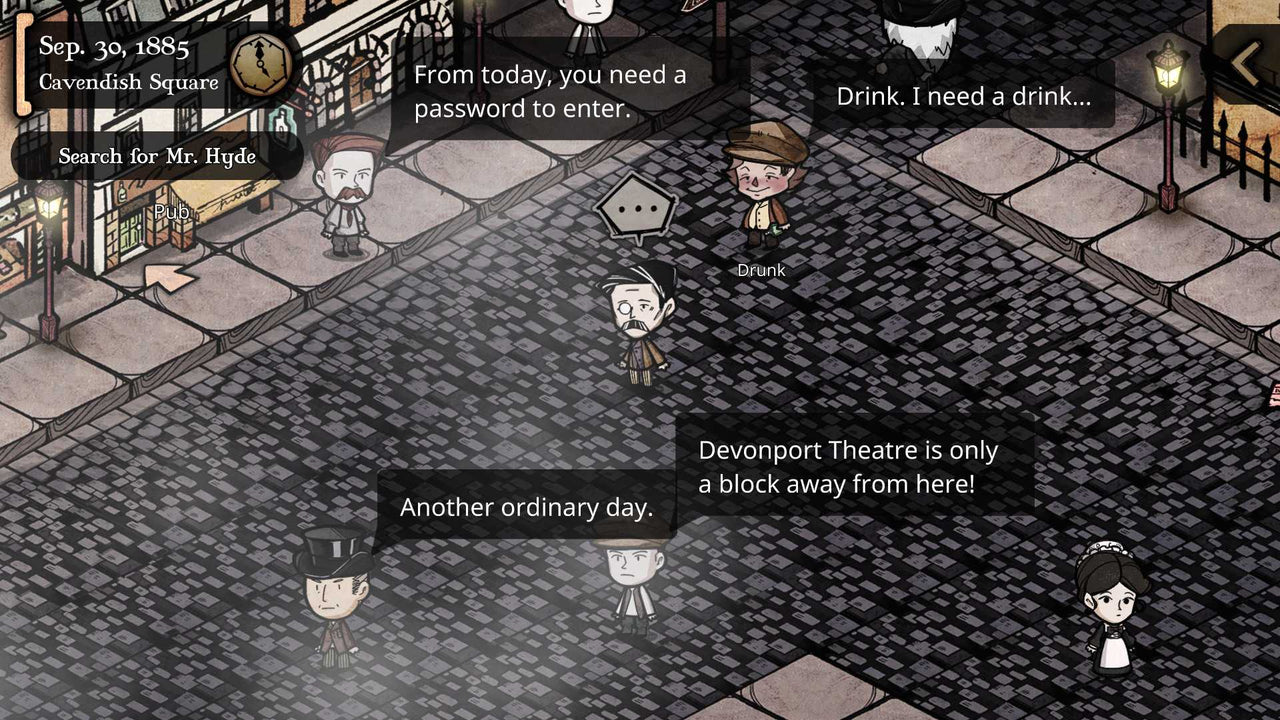Click the Pub location label

click(x=171, y=212)
